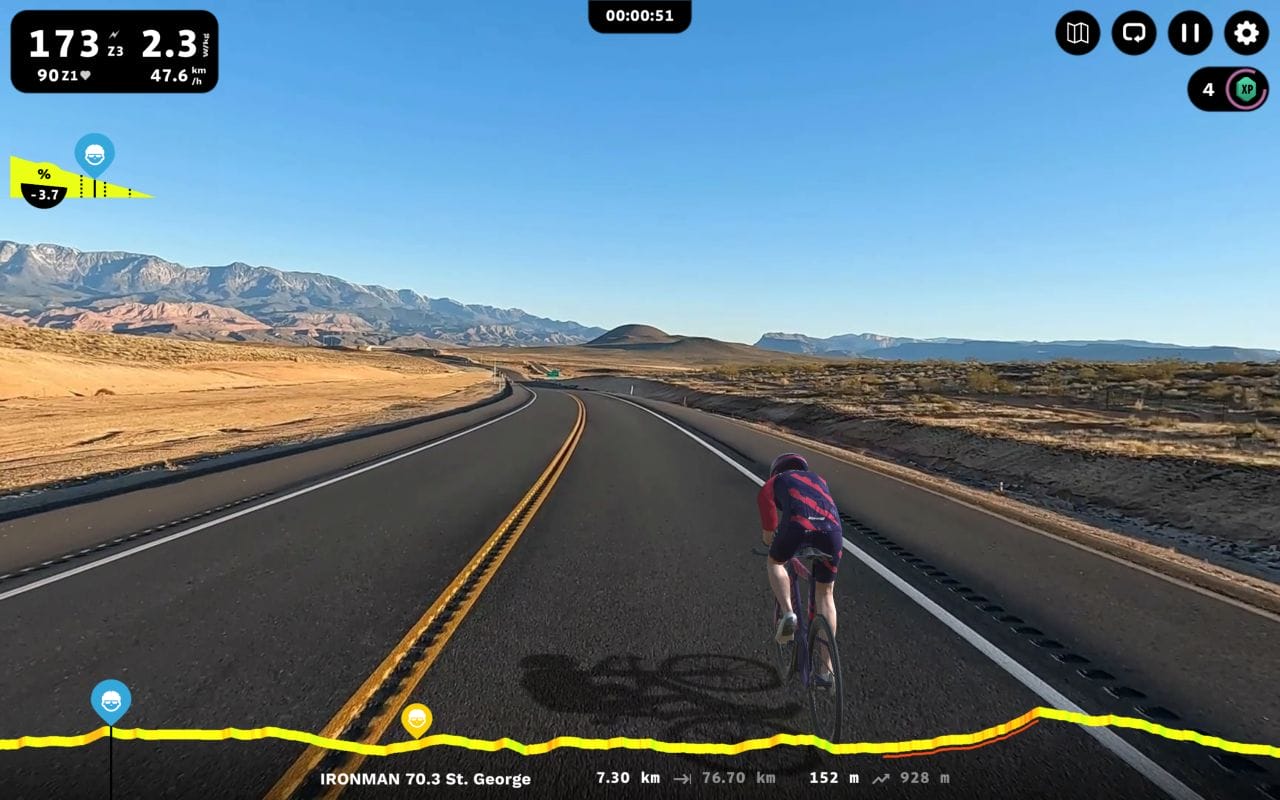
Task: Open the chat message bubble
Action: 1134,33
